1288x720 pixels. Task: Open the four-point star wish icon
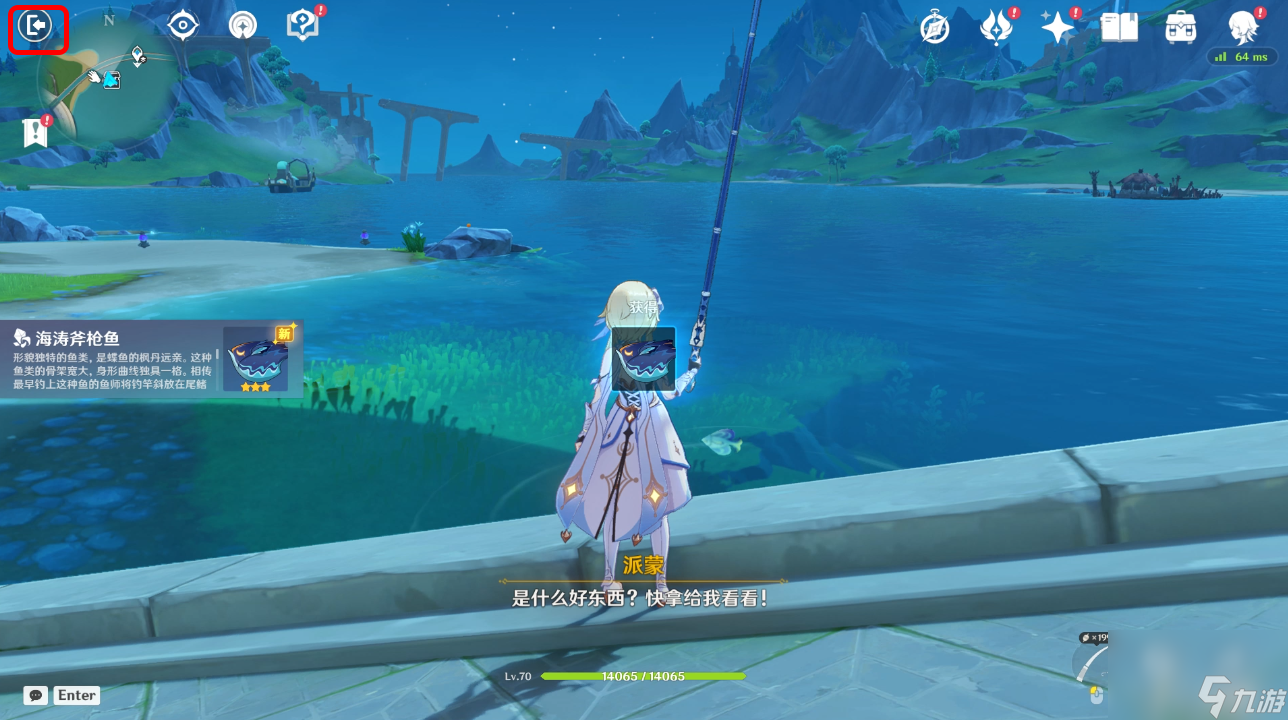tap(1057, 28)
